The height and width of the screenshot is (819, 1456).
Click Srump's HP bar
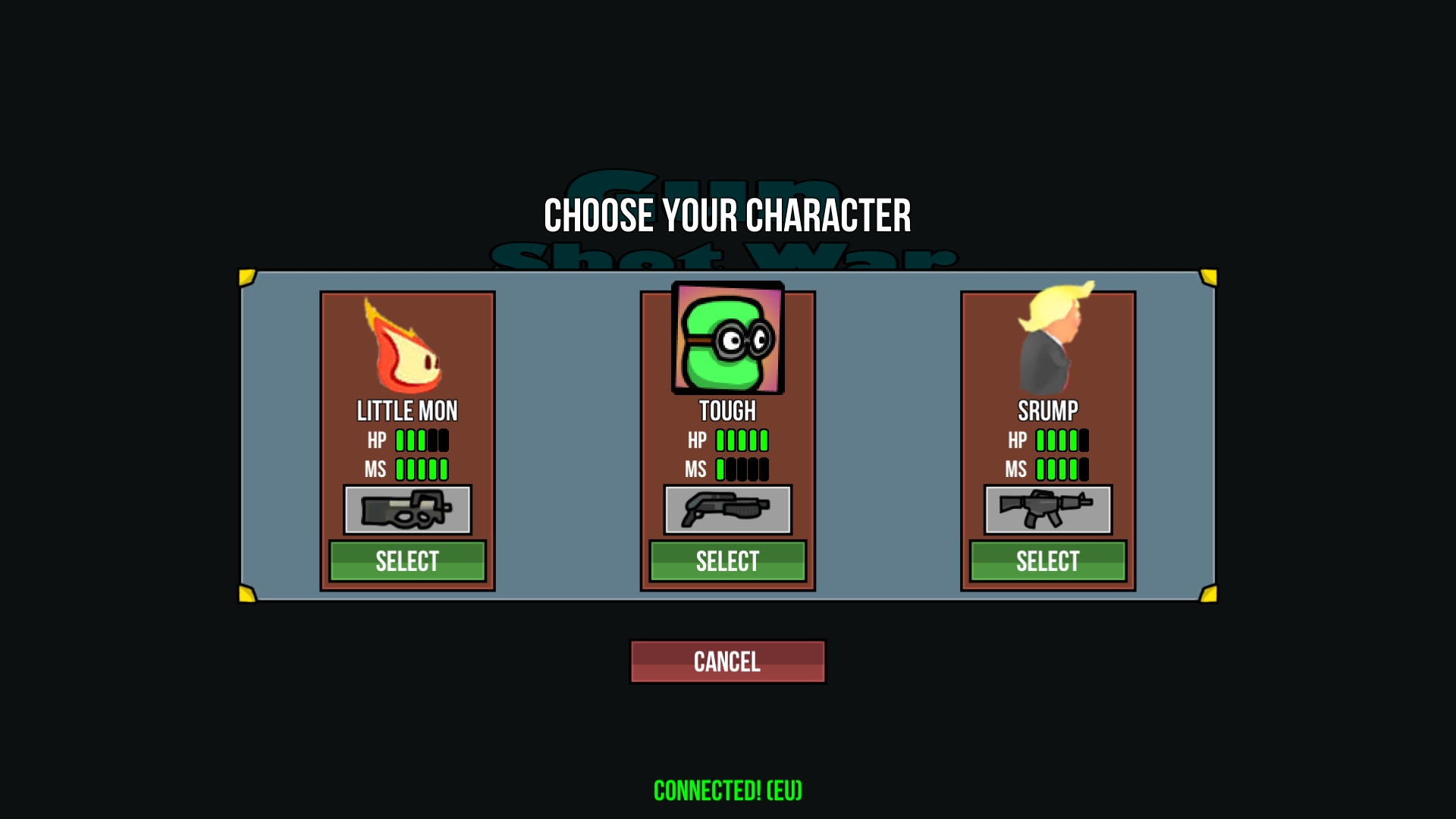[1061, 440]
